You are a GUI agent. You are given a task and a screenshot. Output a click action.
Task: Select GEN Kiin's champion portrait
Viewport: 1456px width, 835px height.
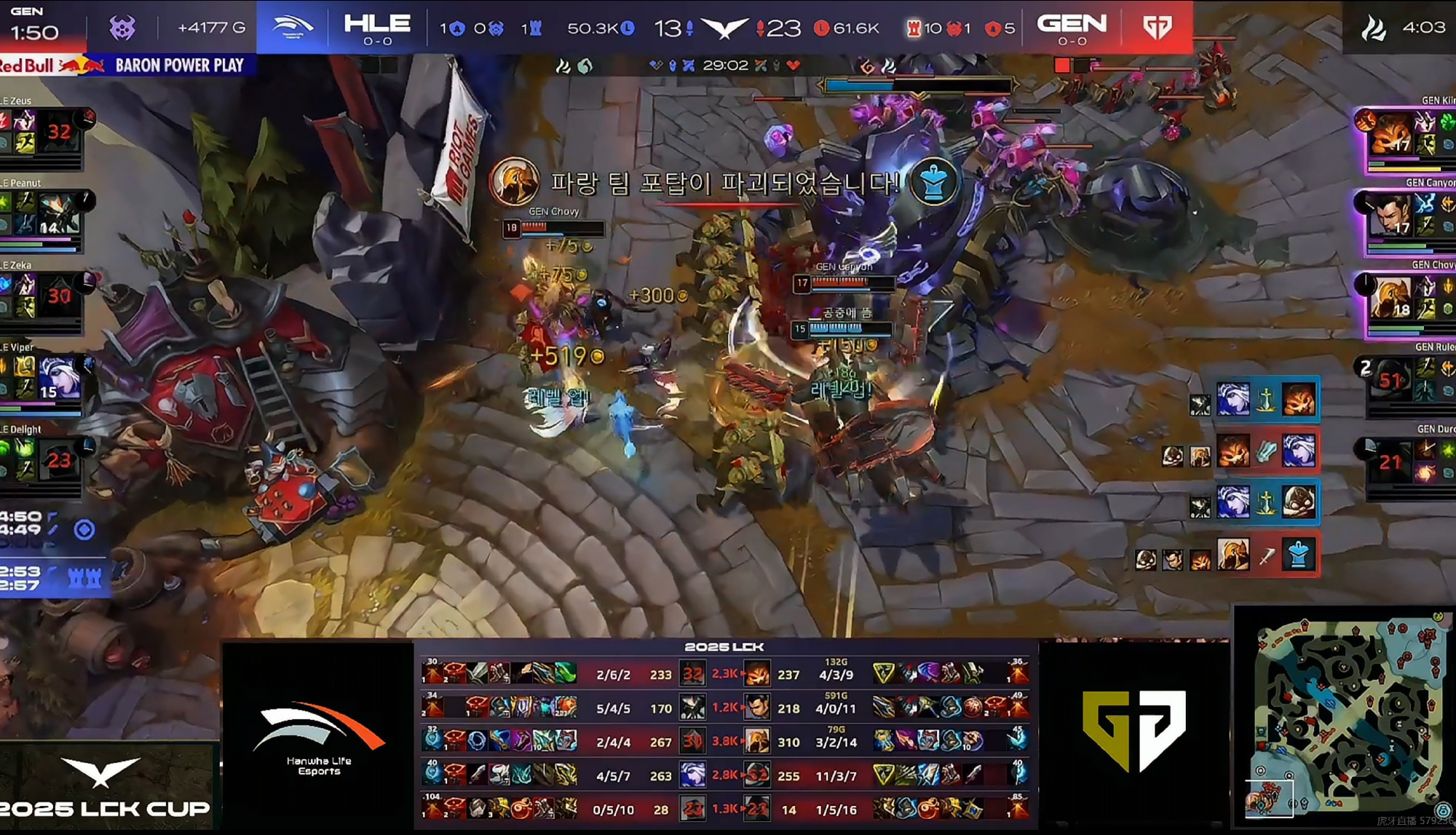[x=1391, y=132]
